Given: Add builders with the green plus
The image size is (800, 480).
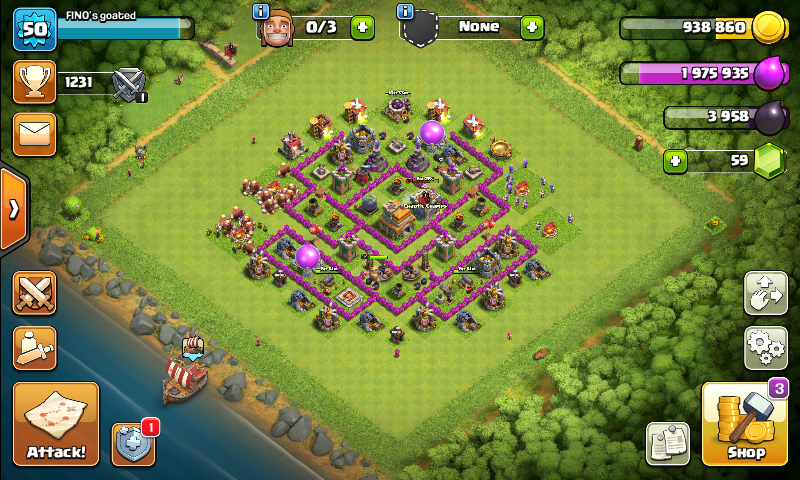Looking at the screenshot, I should 362,28.
